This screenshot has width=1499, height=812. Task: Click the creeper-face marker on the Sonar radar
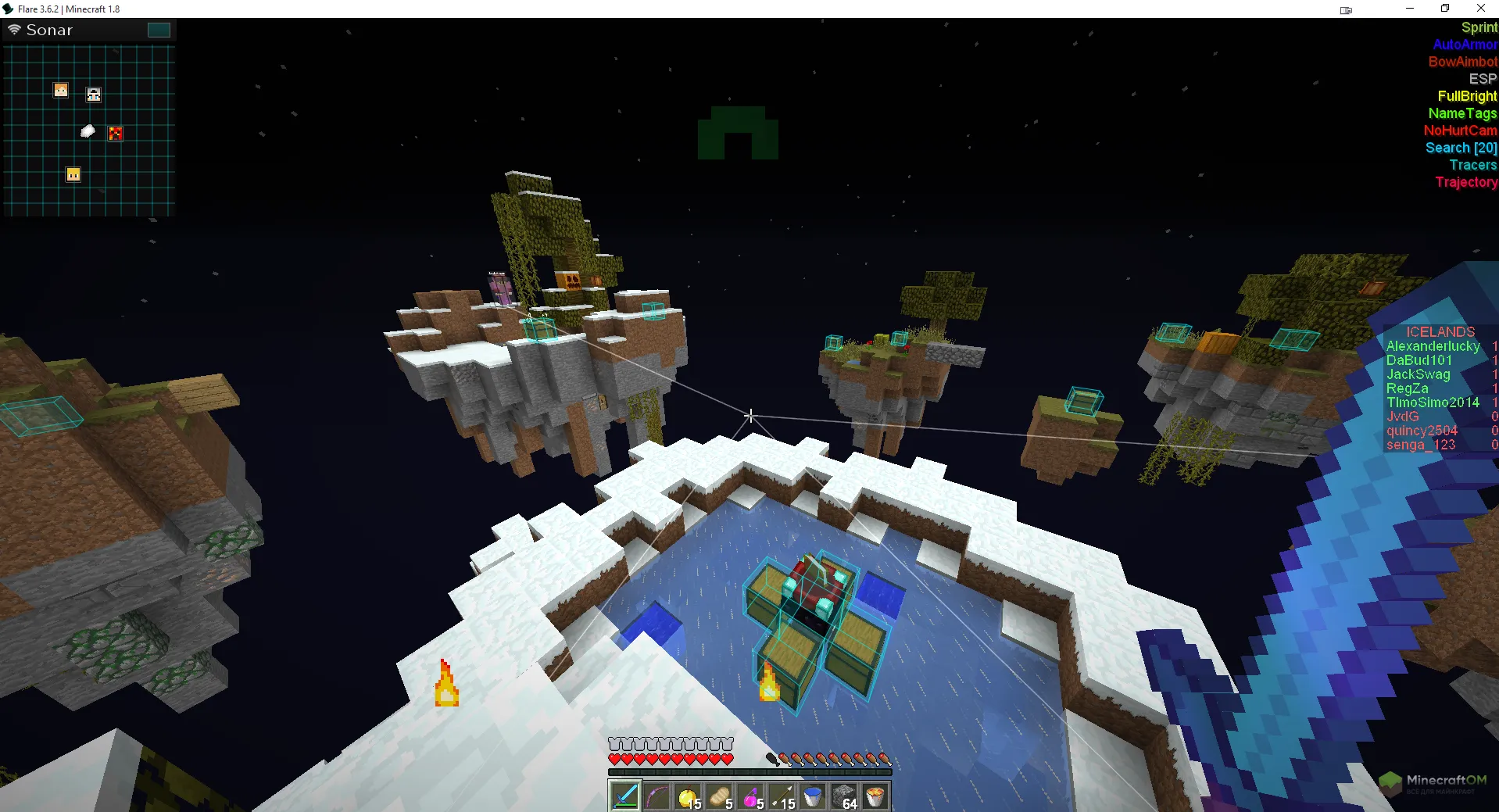click(116, 134)
